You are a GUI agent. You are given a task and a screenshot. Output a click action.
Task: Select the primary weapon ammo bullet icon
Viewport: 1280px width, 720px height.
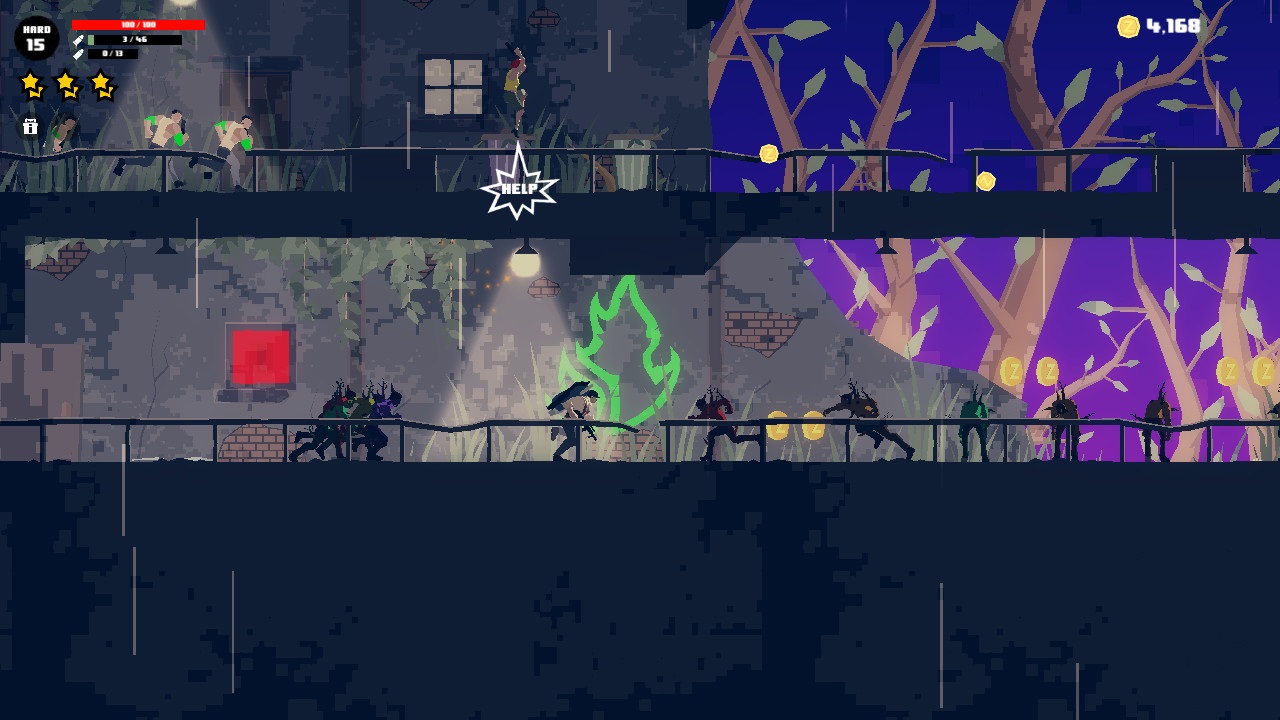79,40
